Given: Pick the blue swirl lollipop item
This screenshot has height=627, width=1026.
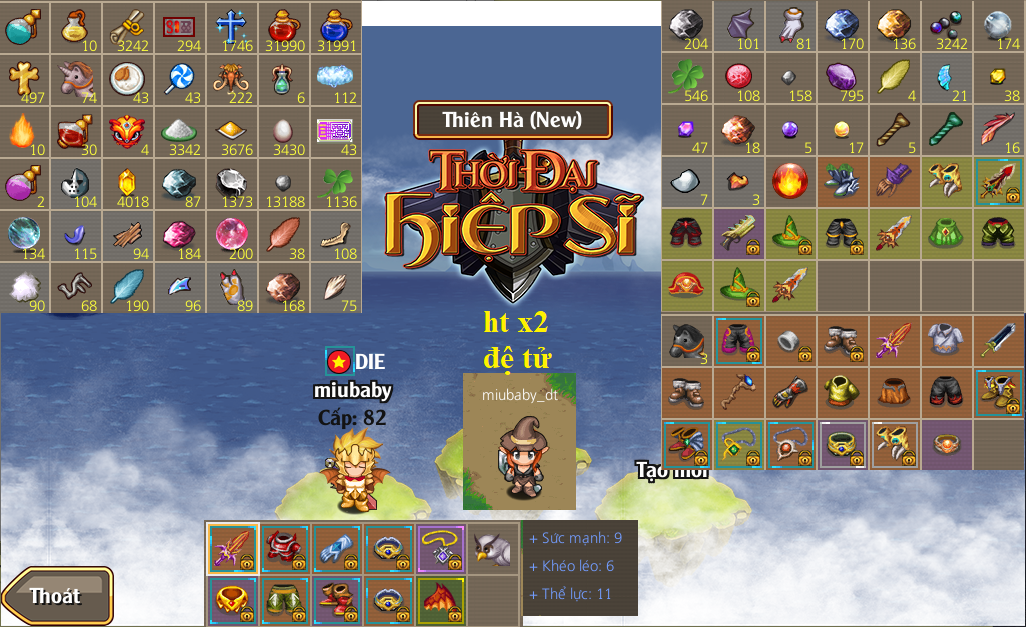Looking at the screenshot, I should (181, 78).
